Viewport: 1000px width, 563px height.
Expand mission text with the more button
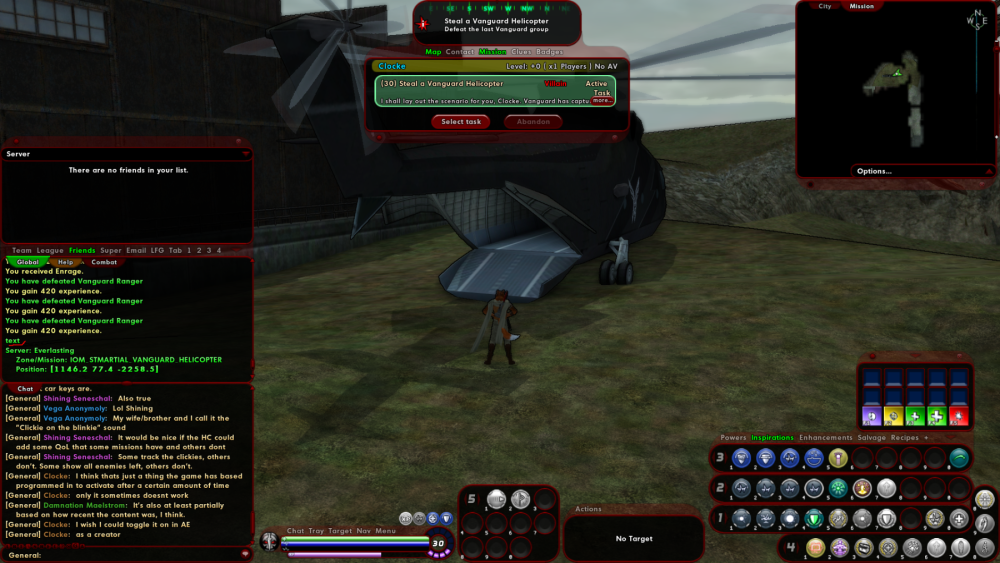601,101
